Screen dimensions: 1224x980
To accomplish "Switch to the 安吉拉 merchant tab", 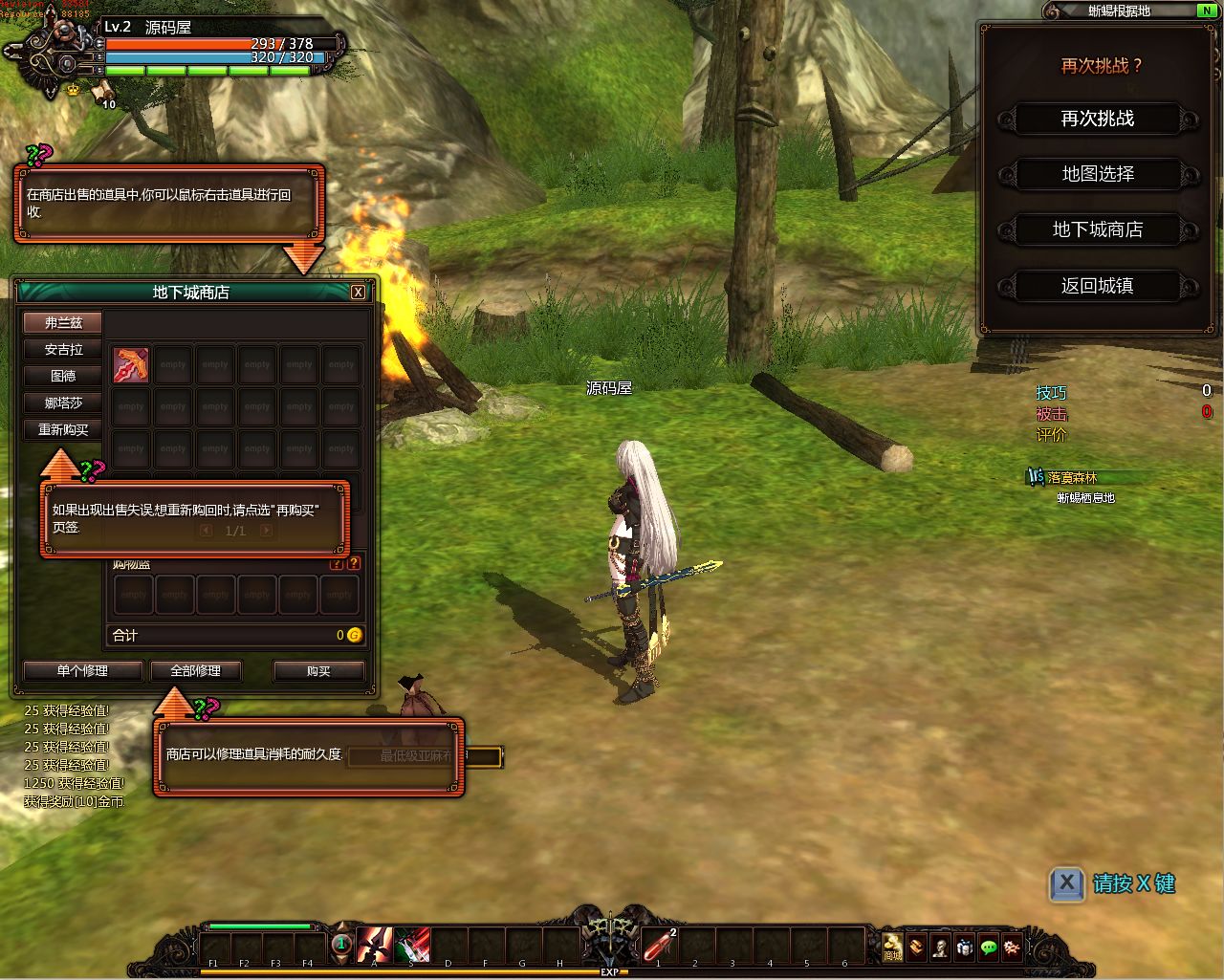I will [63, 350].
